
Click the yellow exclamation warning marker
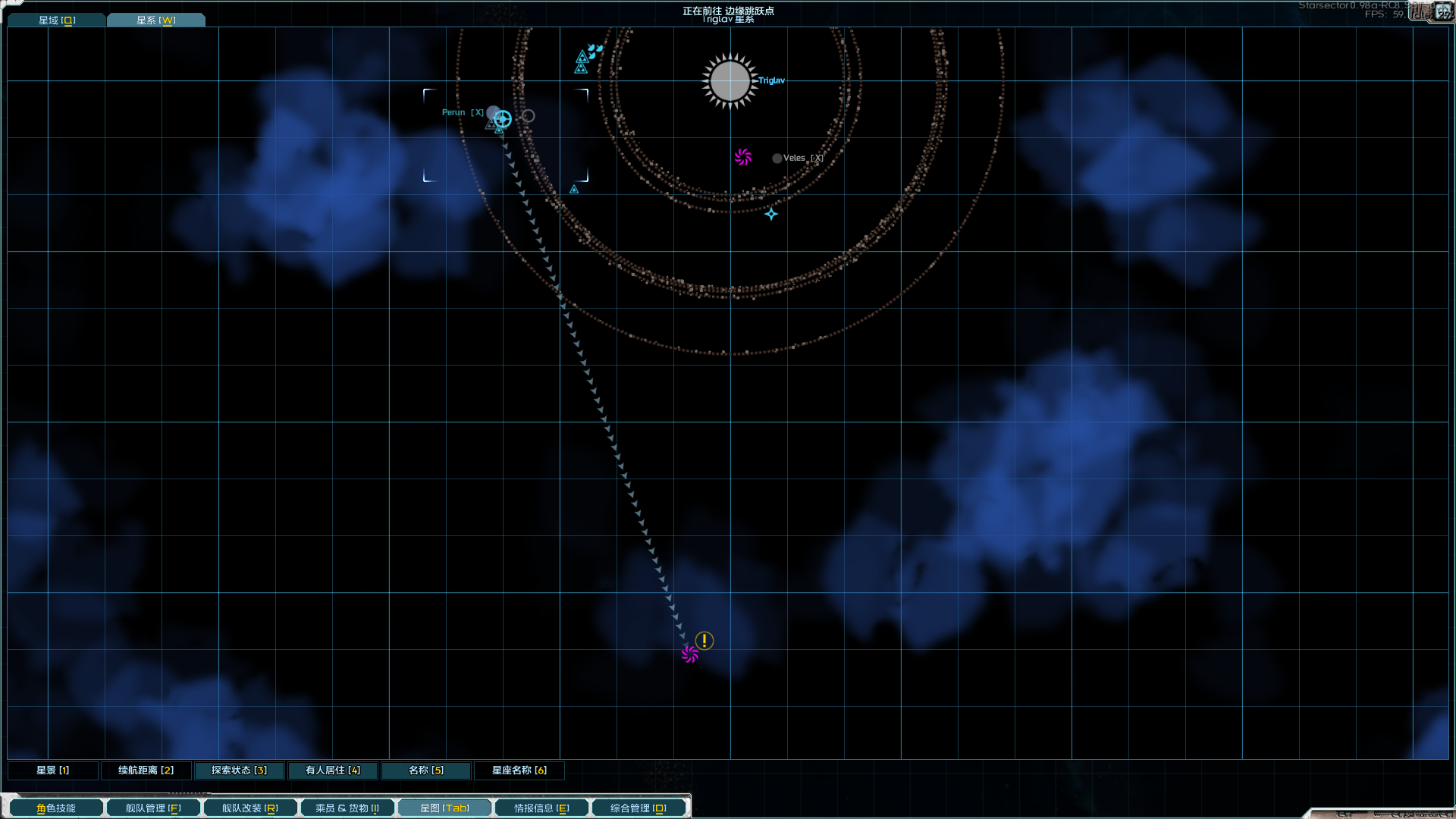704,641
